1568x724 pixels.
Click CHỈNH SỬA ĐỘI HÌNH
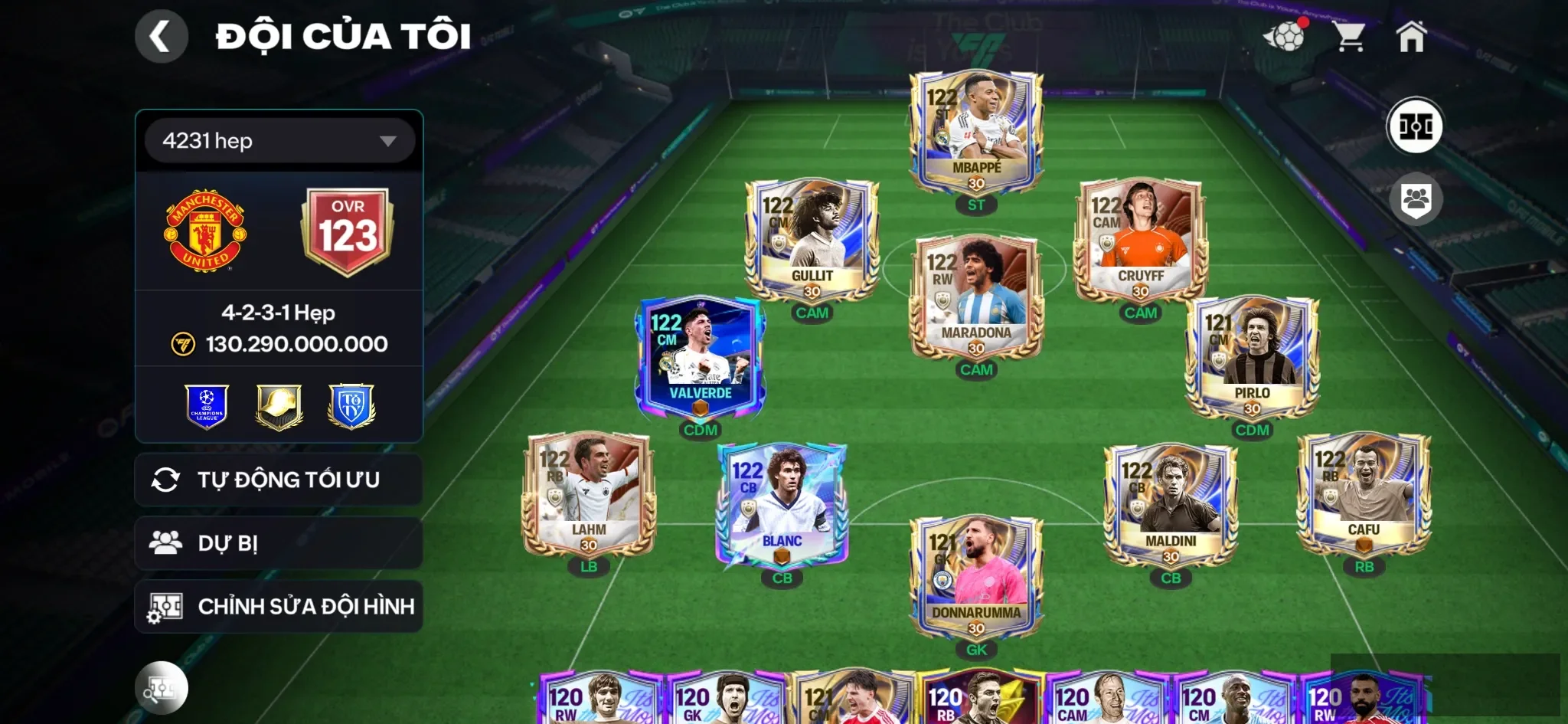pyautogui.click(x=279, y=605)
